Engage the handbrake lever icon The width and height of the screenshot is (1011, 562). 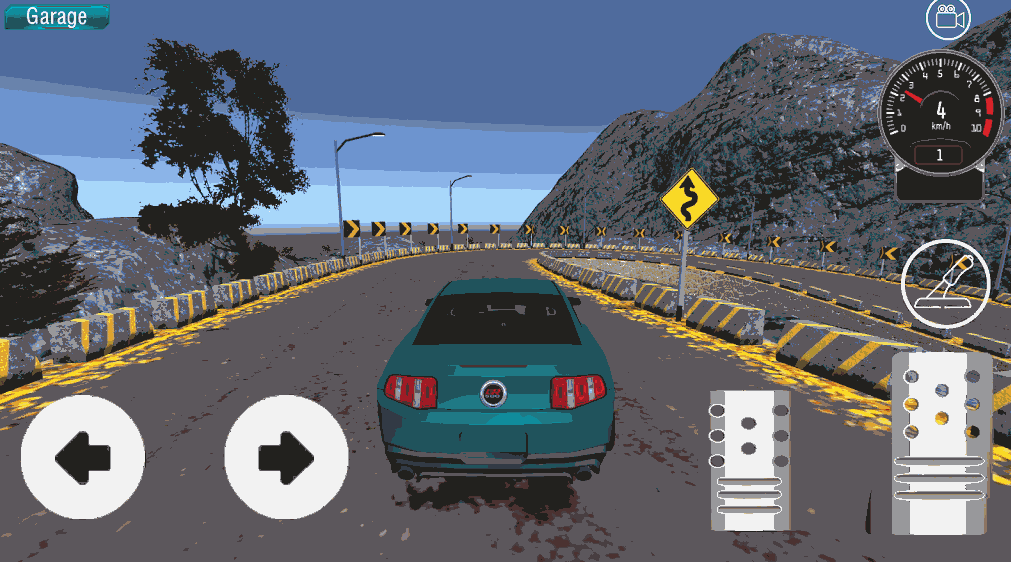click(945, 284)
